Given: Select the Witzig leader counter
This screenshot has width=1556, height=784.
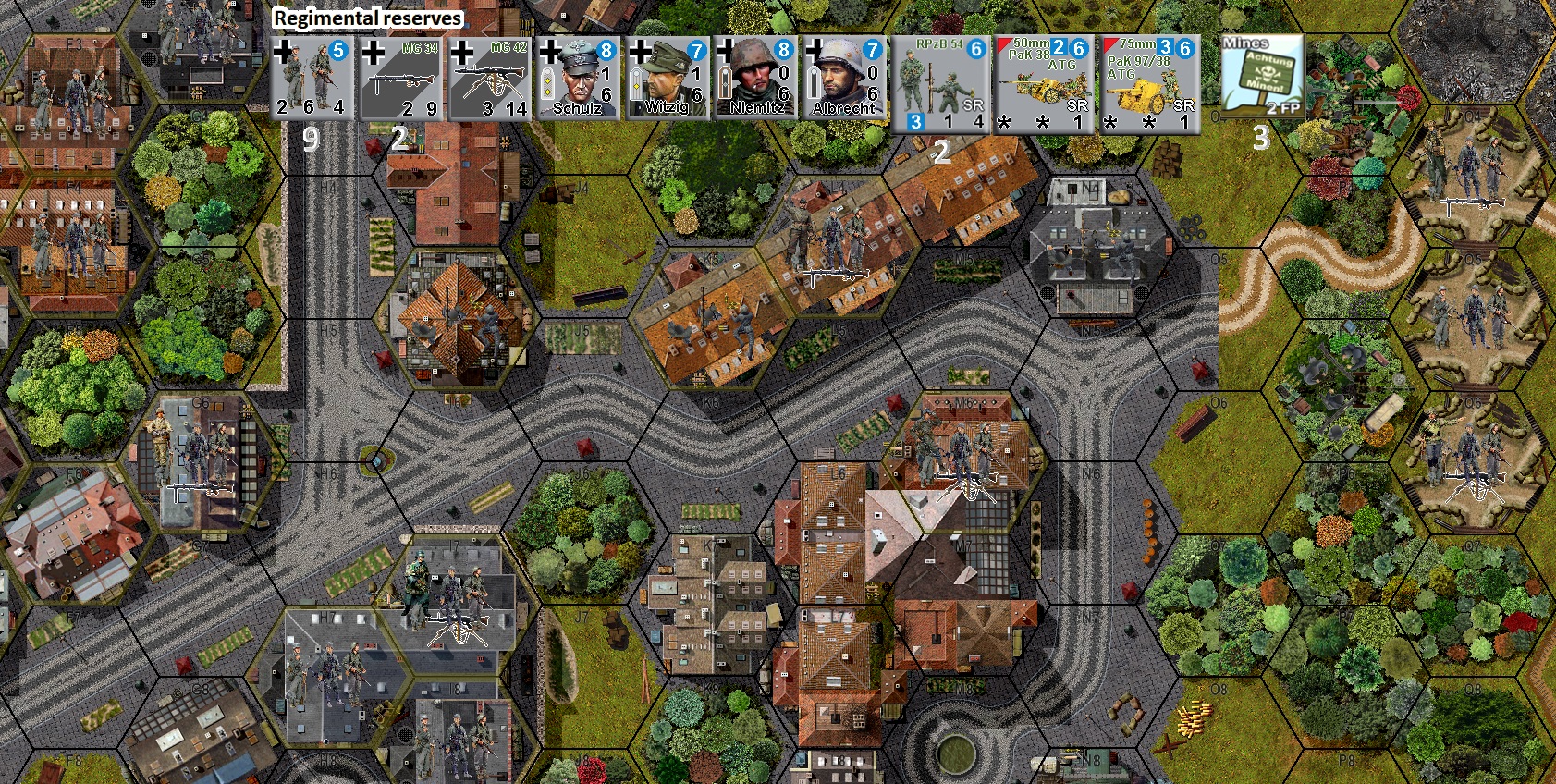Looking at the screenshot, I should [x=667, y=79].
